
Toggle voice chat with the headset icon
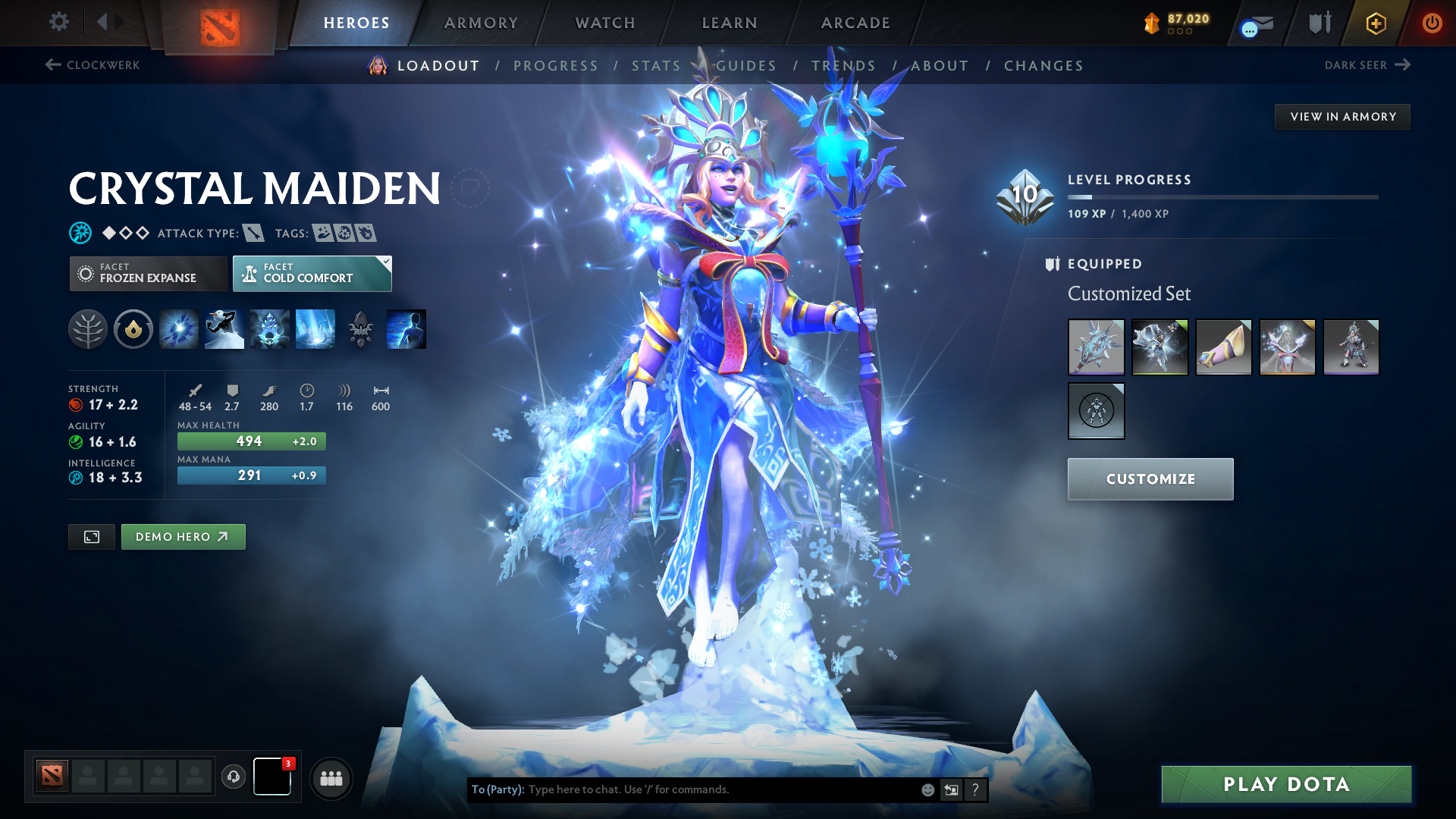tap(233, 778)
